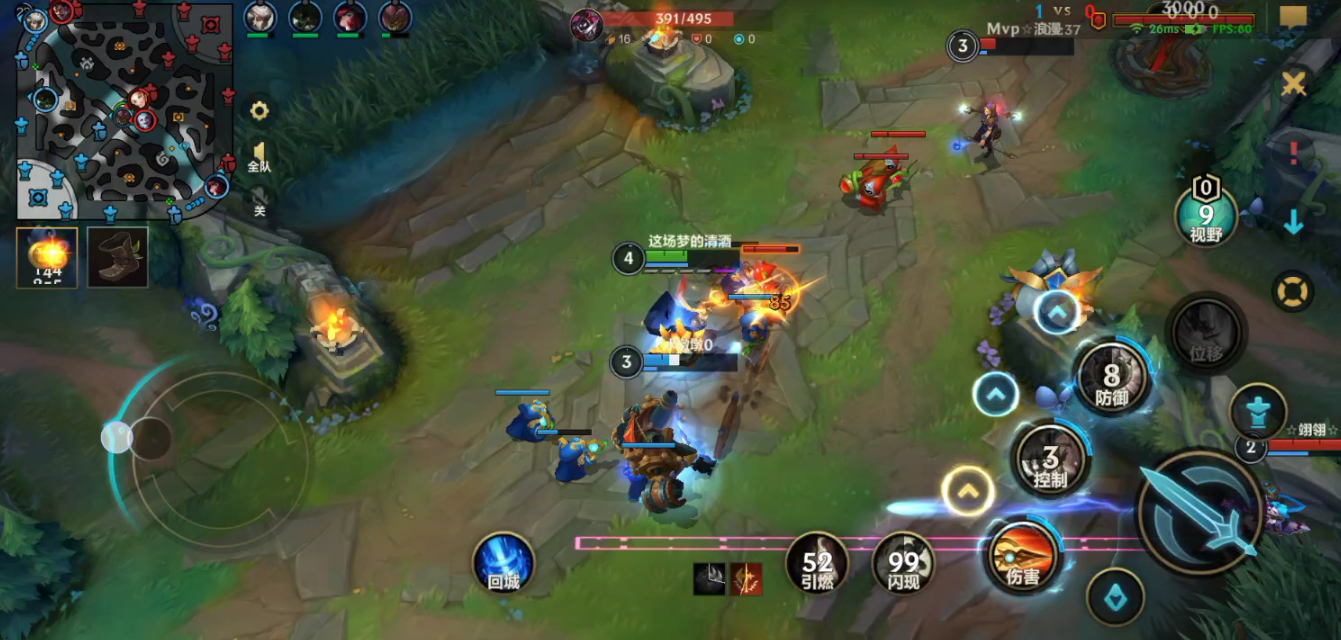Image resolution: width=1341 pixels, height=640 pixels.
Task: Trigger the 防御 defense ability
Action: pyautogui.click(x=1111, y=377)
